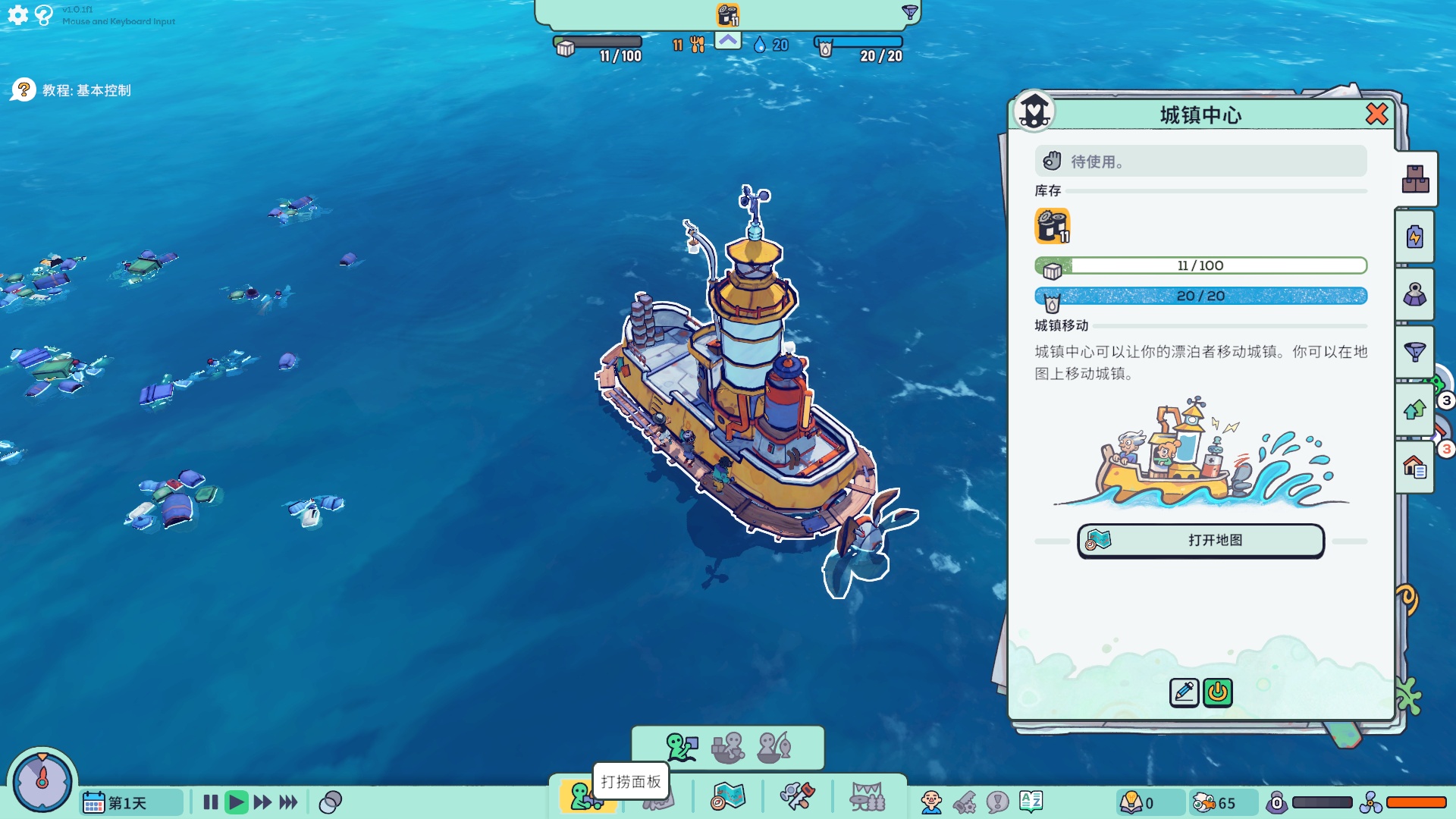
Task: Switch to double fast-forward speed
Action: [x=262, y=802]
